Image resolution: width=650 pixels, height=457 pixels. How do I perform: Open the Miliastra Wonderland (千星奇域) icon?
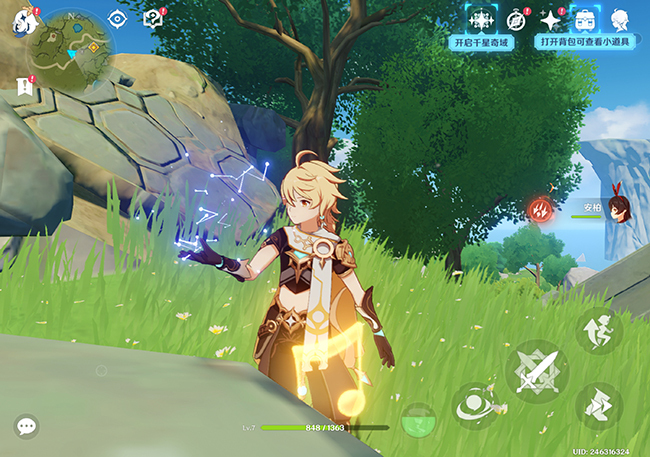pyautogui.click(x=481, y=19)
